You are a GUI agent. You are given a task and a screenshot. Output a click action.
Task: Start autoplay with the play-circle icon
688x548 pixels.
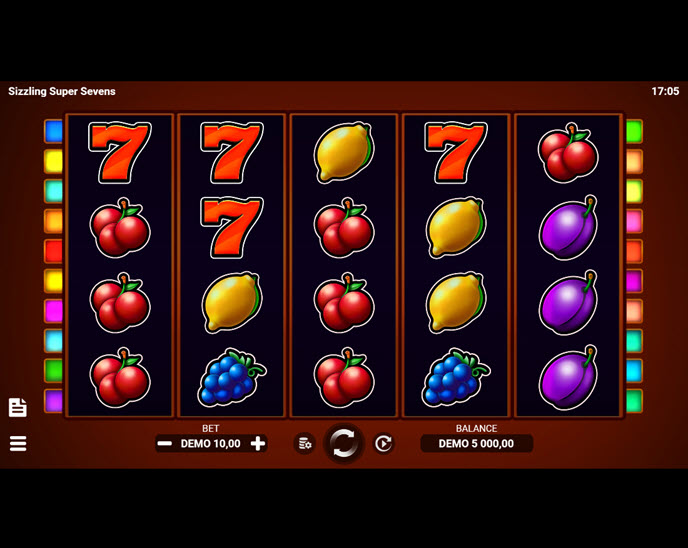point(383,443)
